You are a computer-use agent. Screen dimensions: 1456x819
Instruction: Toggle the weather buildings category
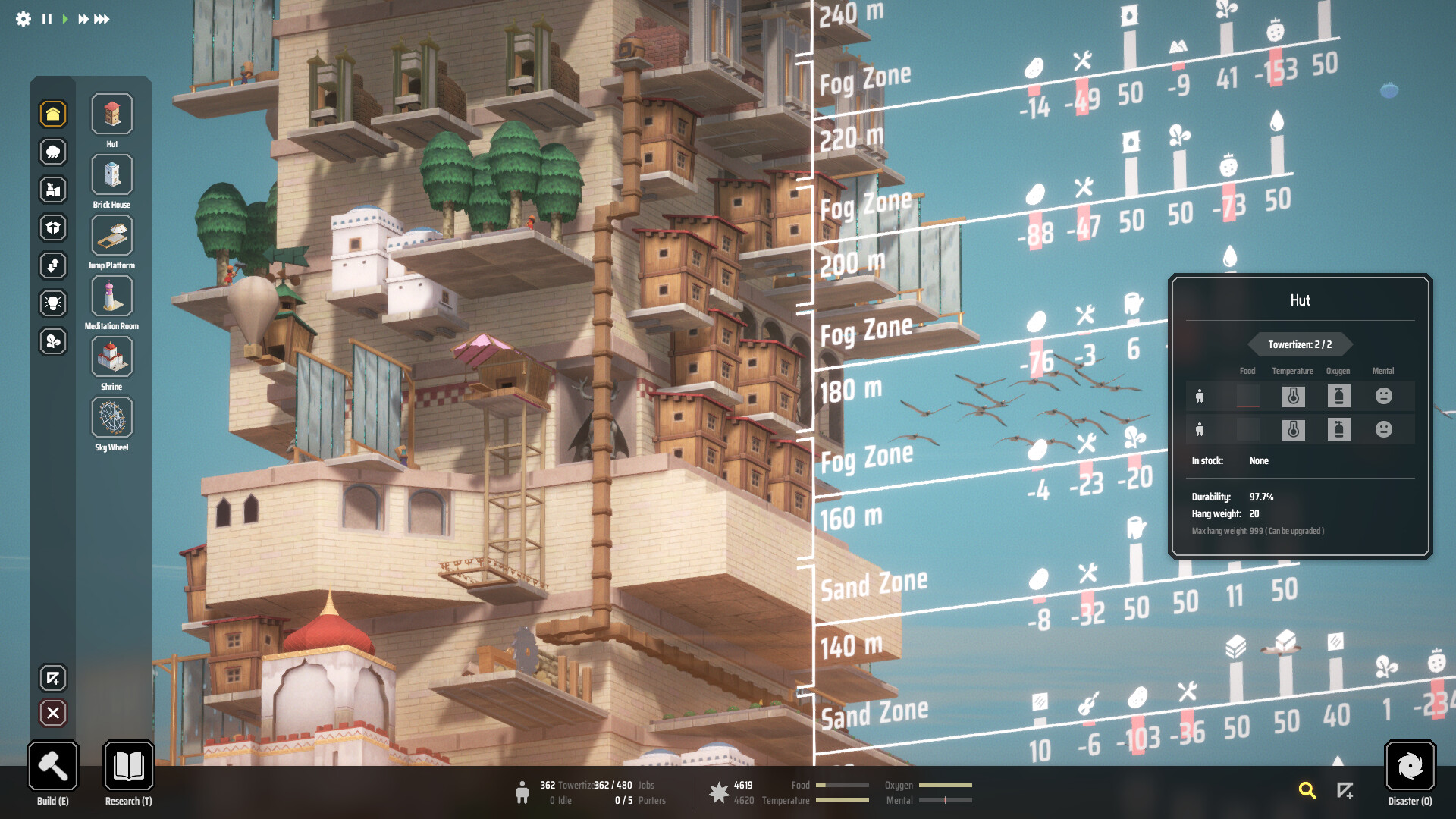point(53,152)
